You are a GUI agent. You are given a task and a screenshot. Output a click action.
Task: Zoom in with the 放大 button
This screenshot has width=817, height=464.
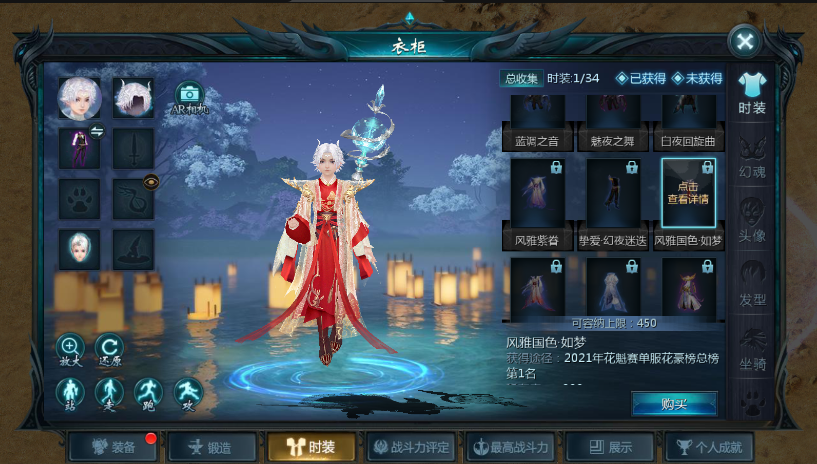tap(71, 349)
